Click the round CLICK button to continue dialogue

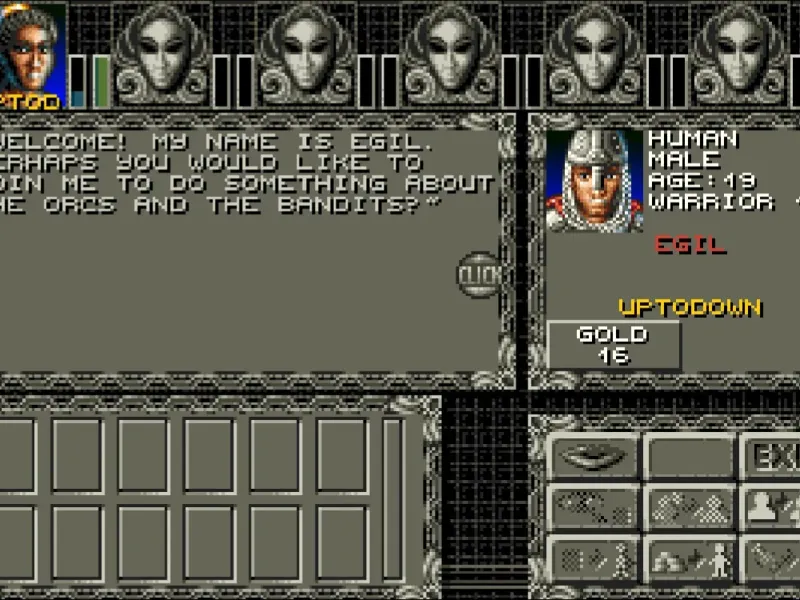(479, 274)
